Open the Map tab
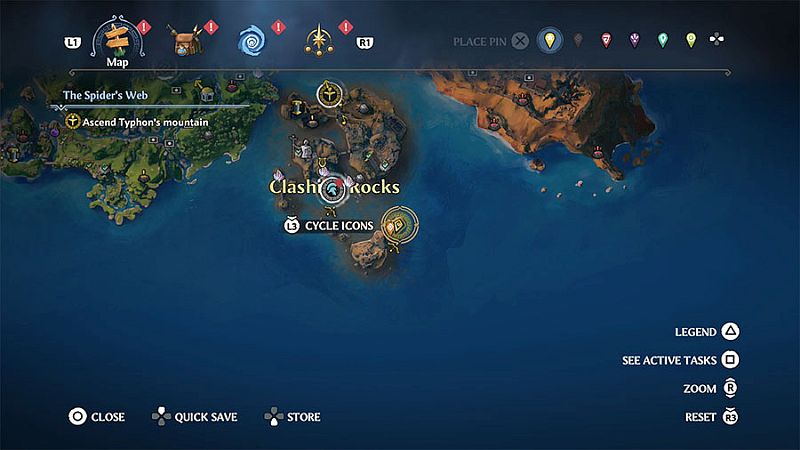 pos(116,42)
